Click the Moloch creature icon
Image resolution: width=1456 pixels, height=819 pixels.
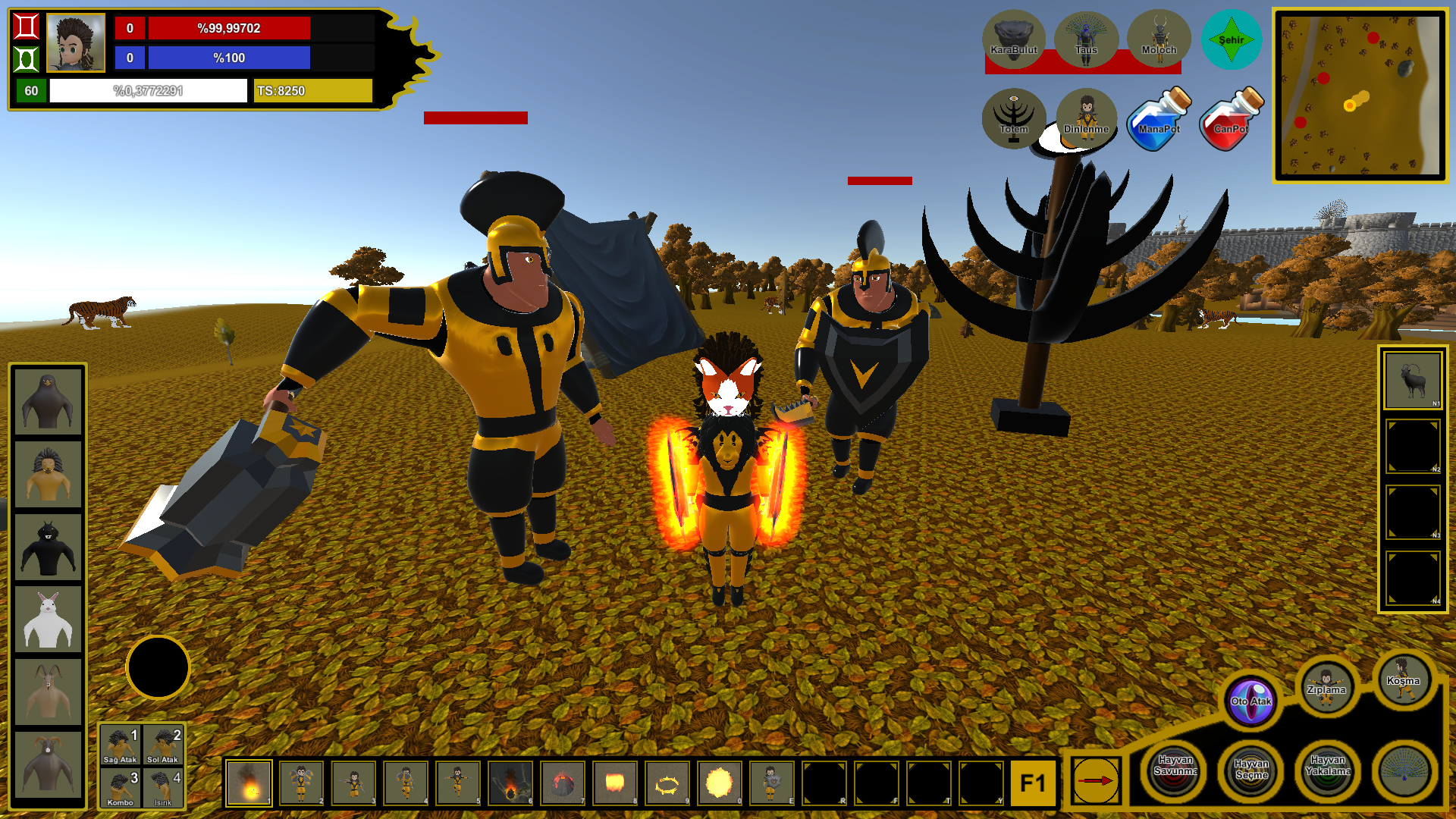click(1157, 39)
